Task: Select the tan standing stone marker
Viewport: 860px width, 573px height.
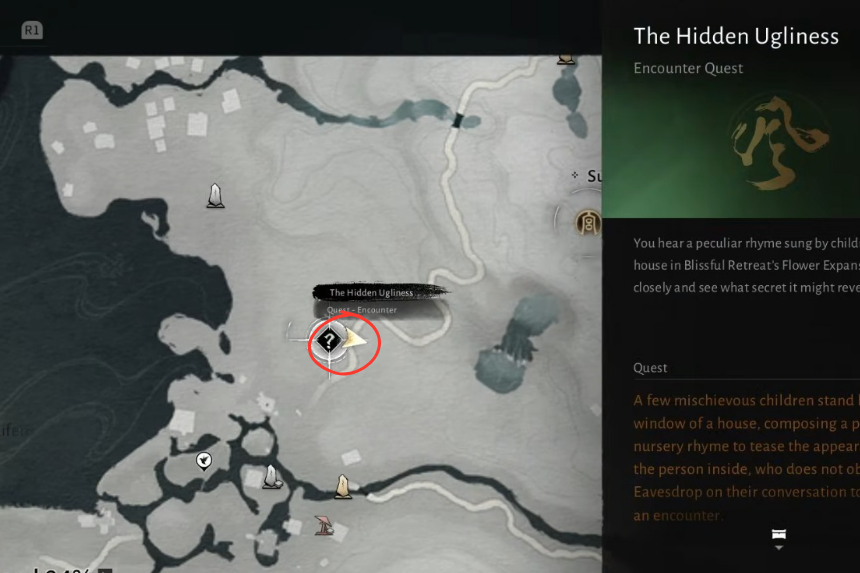Action: pyautogui.click(x=343, y=487)
